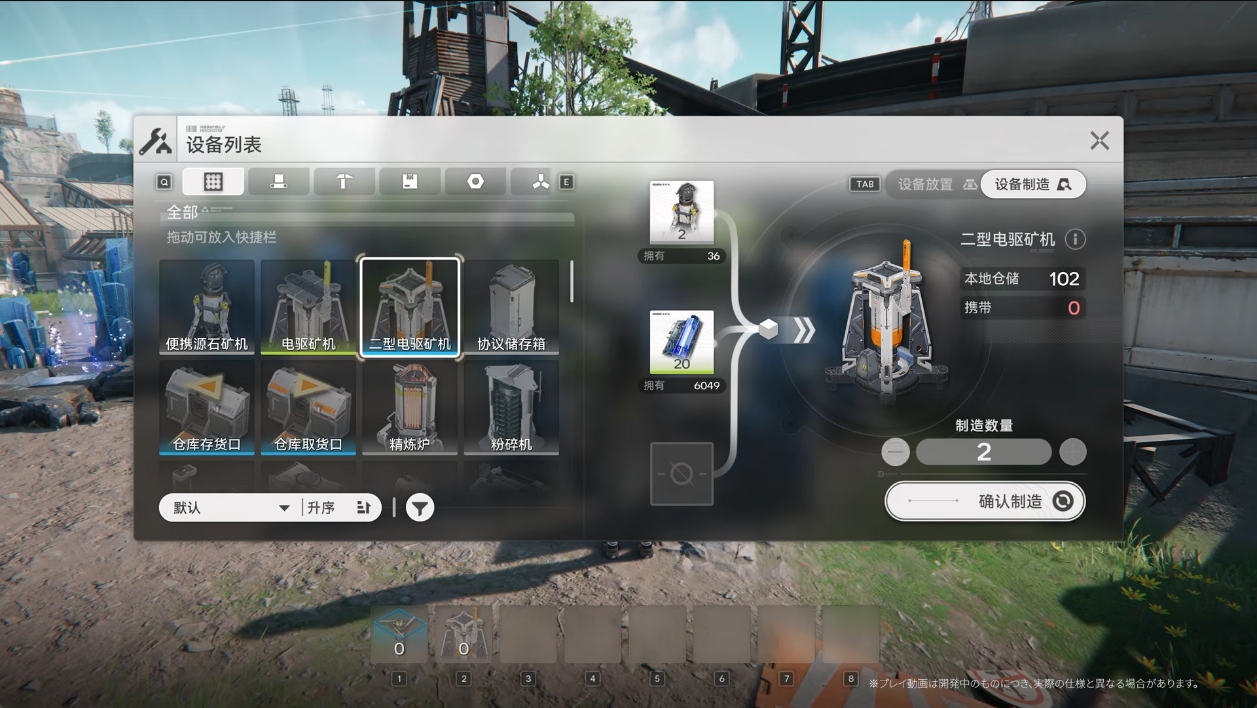Choose the 精炼炉 refinery tile
1257x708 pixels.
click(410, 407)
